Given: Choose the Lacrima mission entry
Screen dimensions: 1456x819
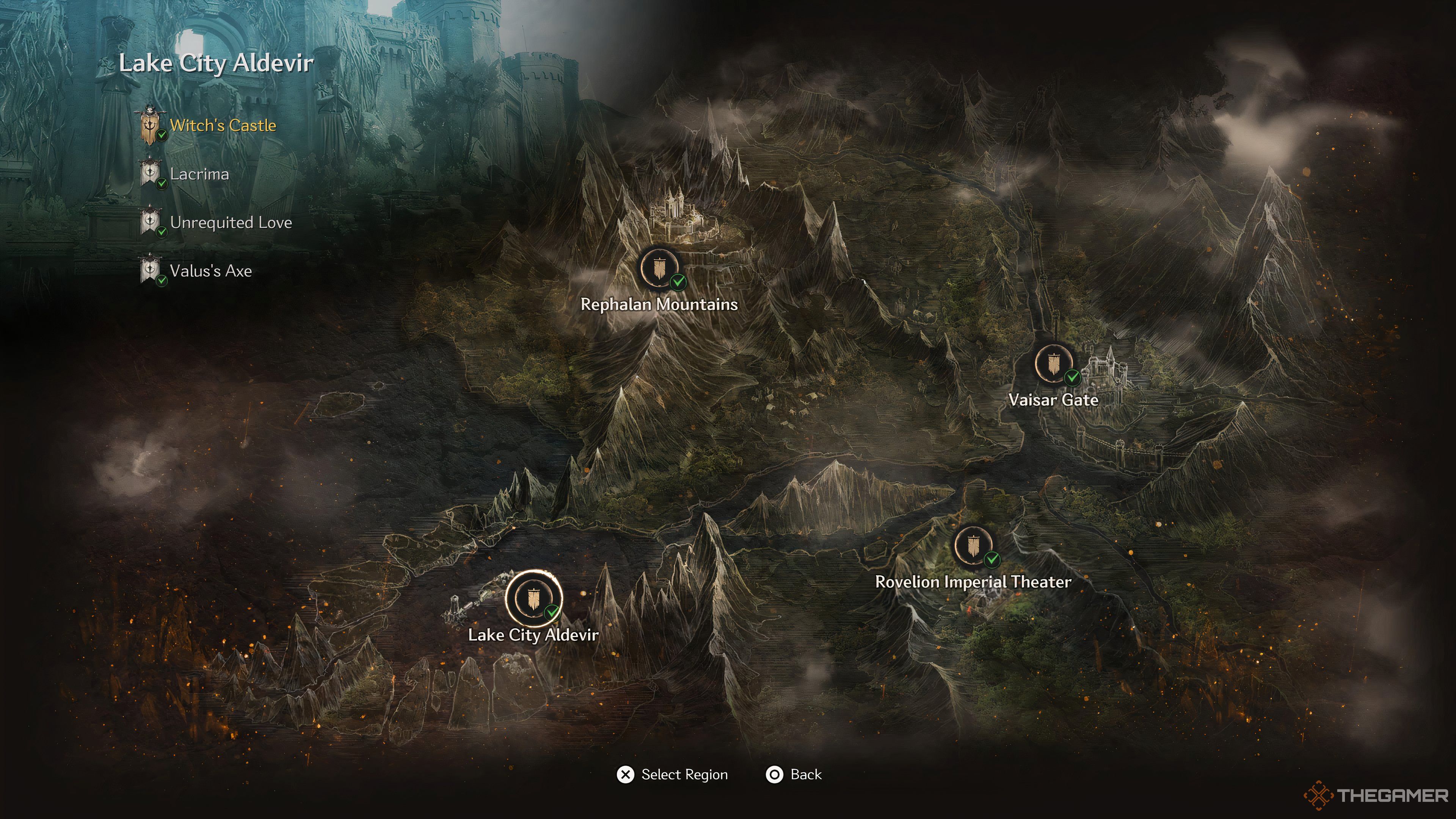Looking at the screenshot, I should click(199, 174).
